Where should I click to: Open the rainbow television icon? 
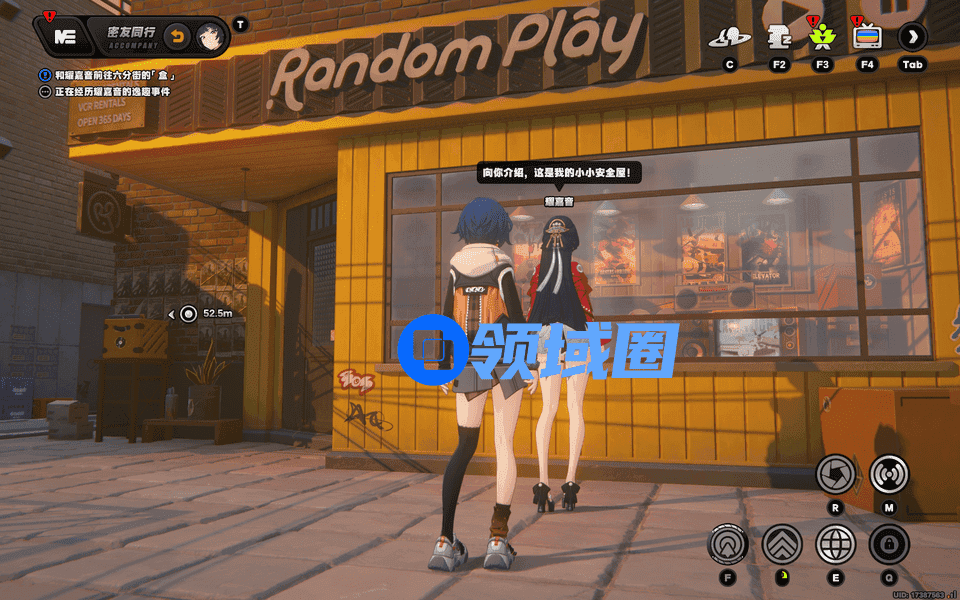coord(867,39)
